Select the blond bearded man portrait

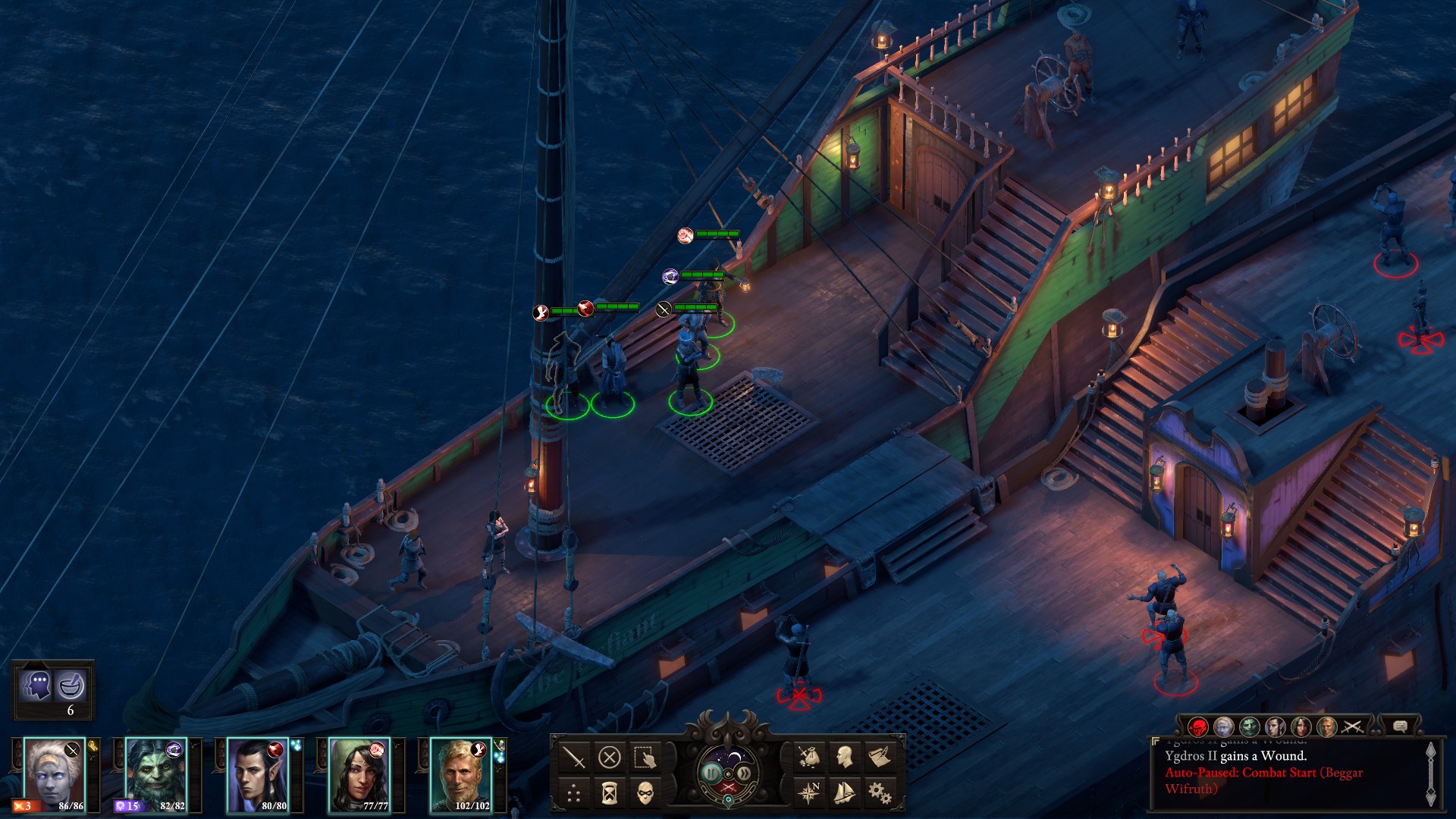click(460, 775)
